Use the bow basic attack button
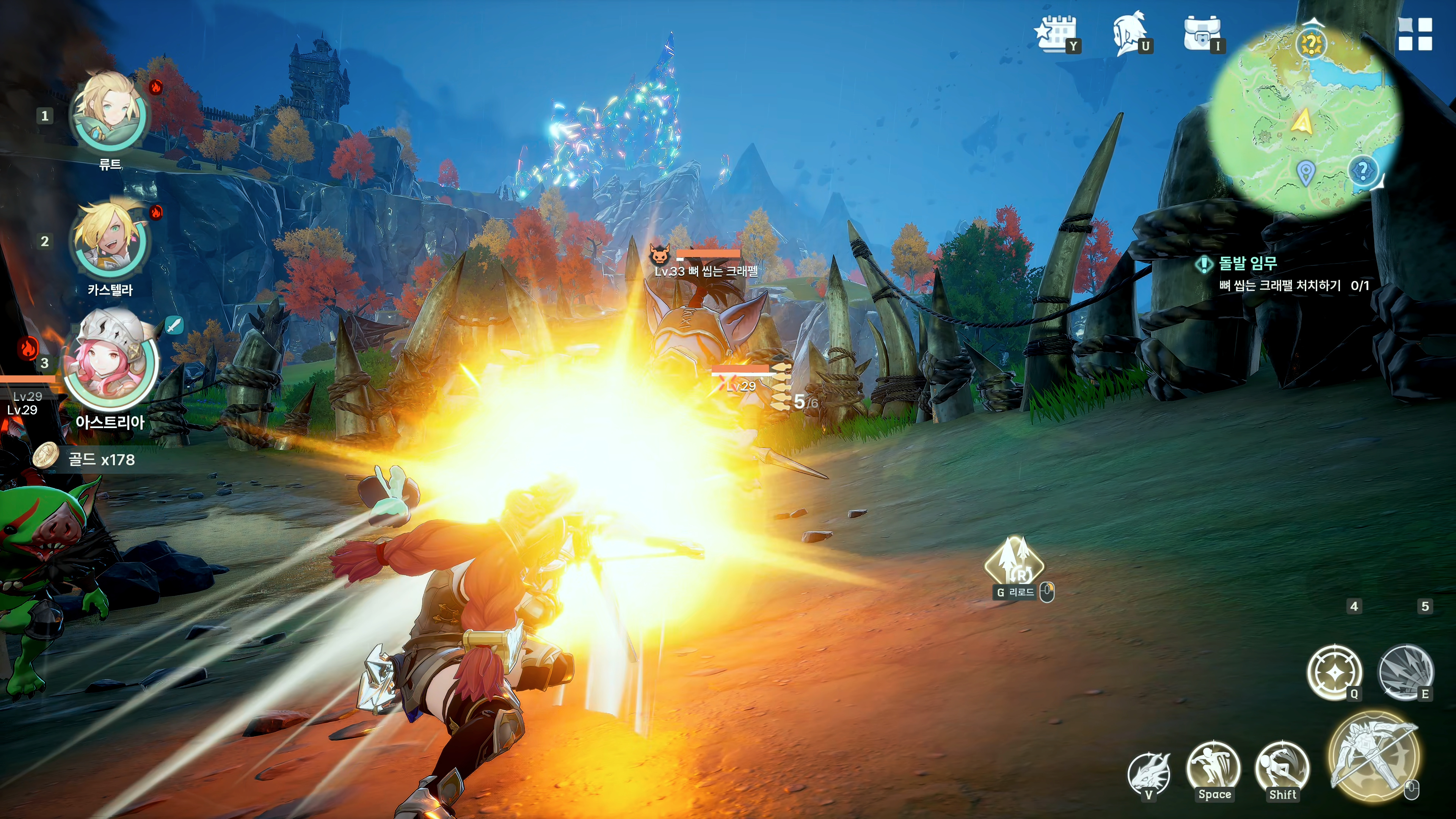The height and width of the screenshot is (819, 1456). 1373,756
